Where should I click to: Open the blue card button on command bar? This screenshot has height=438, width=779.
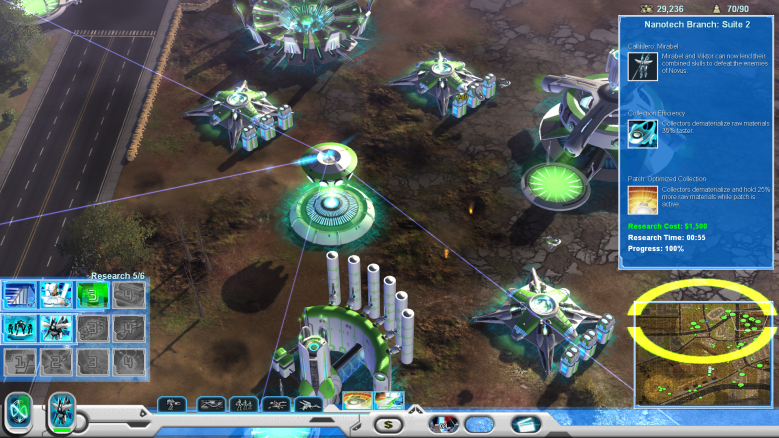coord(525,424)
